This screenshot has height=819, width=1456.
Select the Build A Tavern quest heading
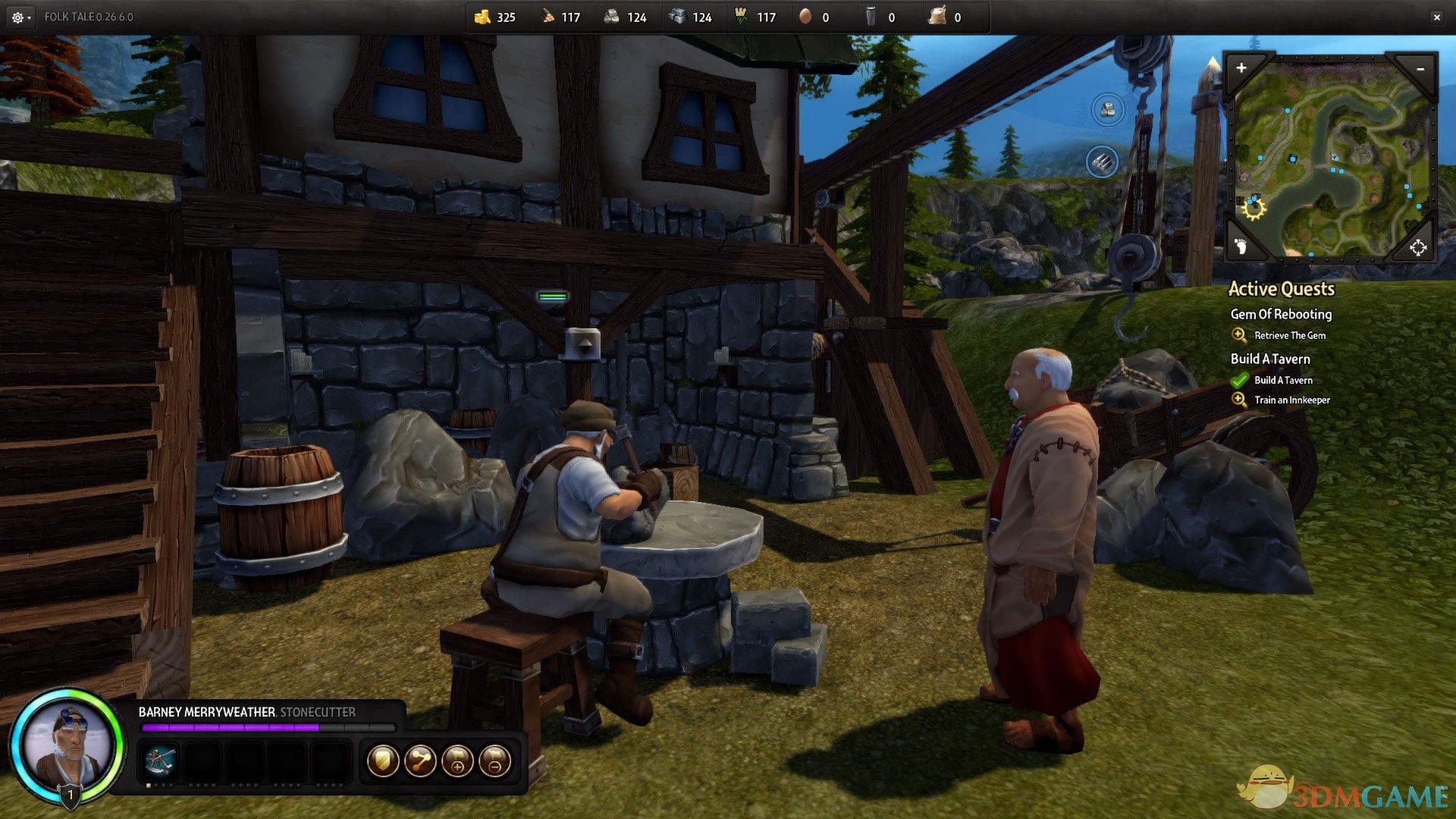click(1270, 359)
